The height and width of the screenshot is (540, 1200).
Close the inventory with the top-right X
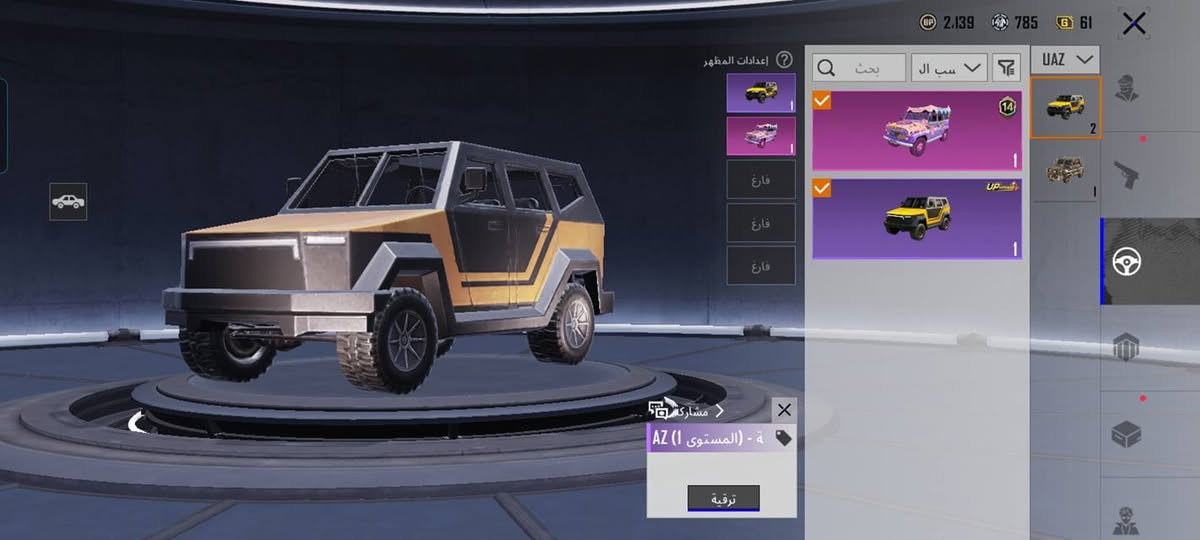[x=1134, y=23]
